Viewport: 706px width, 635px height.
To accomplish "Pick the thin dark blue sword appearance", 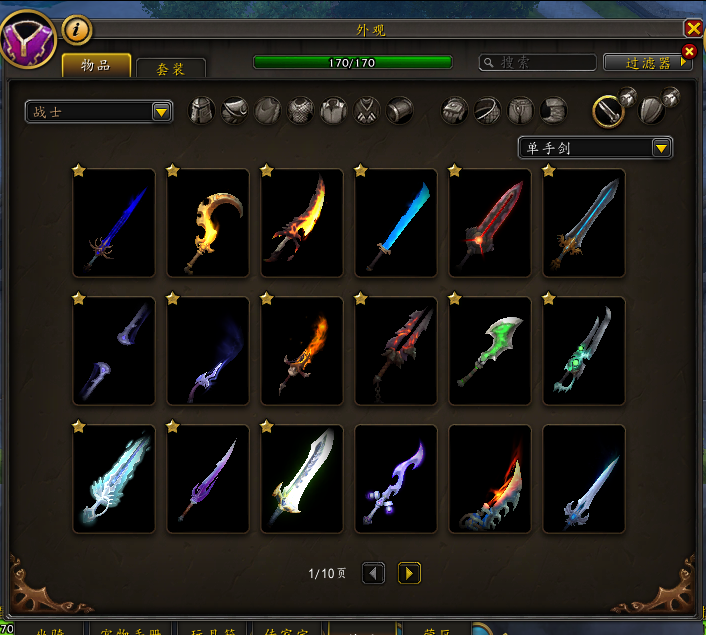I will pos(114,223).
